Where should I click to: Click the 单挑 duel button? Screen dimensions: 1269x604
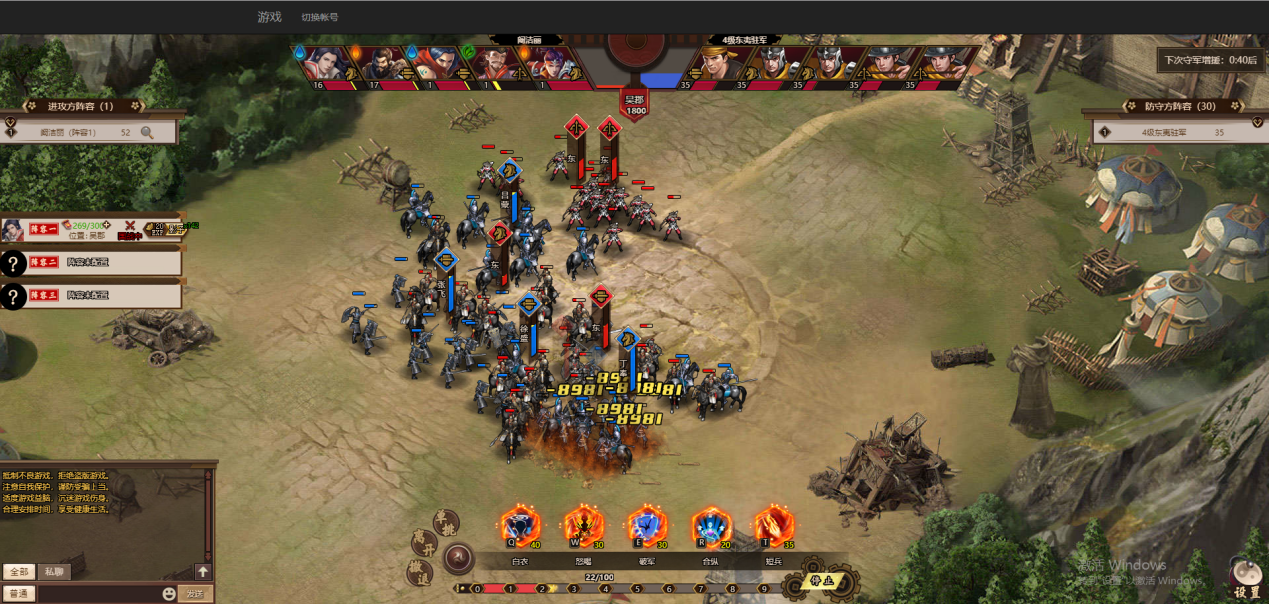(444, 521)
